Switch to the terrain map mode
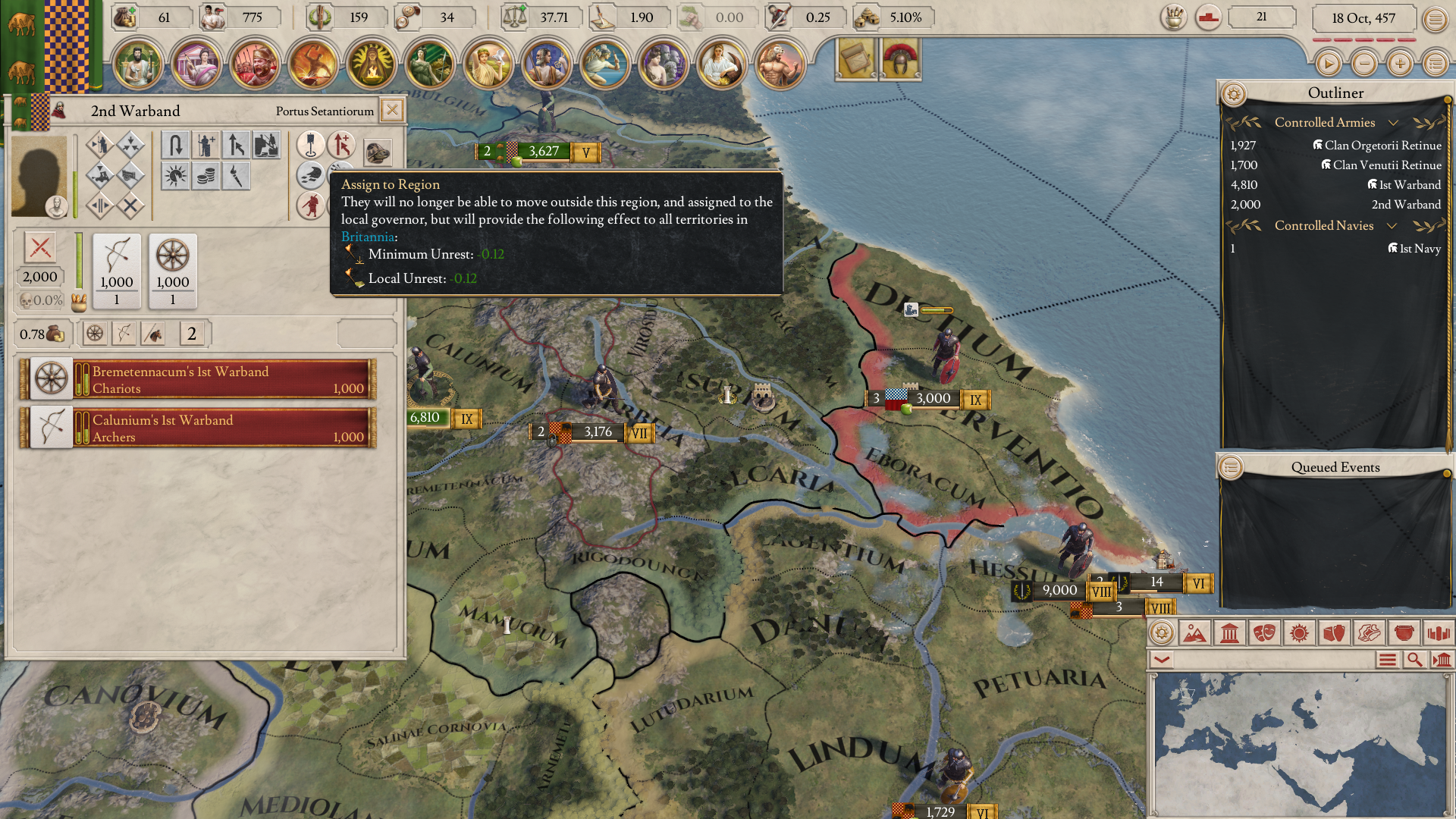The width and height of the screenshot is (1456, 819). click(1197, 632)
